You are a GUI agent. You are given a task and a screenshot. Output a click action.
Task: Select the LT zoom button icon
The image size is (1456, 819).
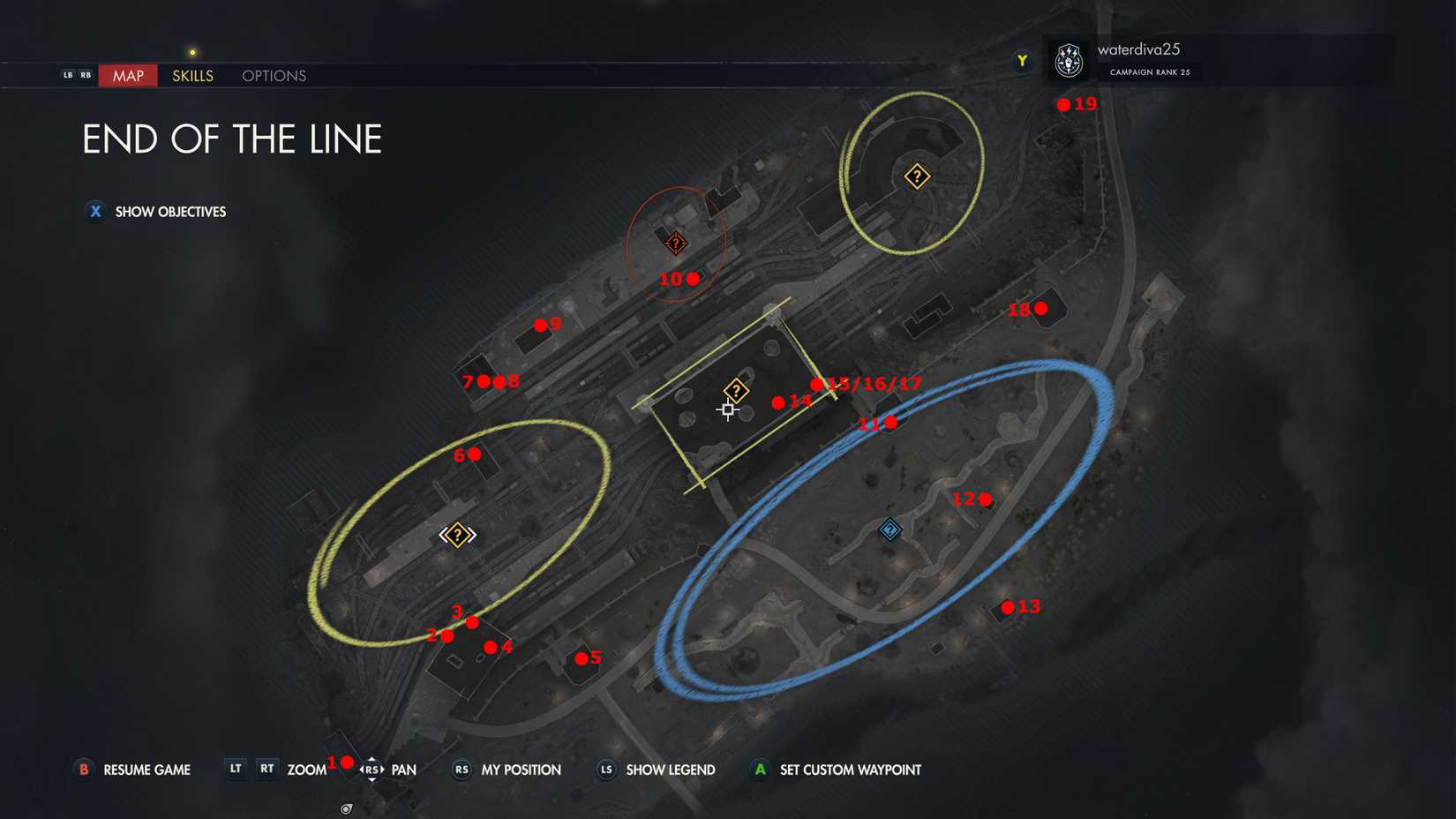click(235, 769)
